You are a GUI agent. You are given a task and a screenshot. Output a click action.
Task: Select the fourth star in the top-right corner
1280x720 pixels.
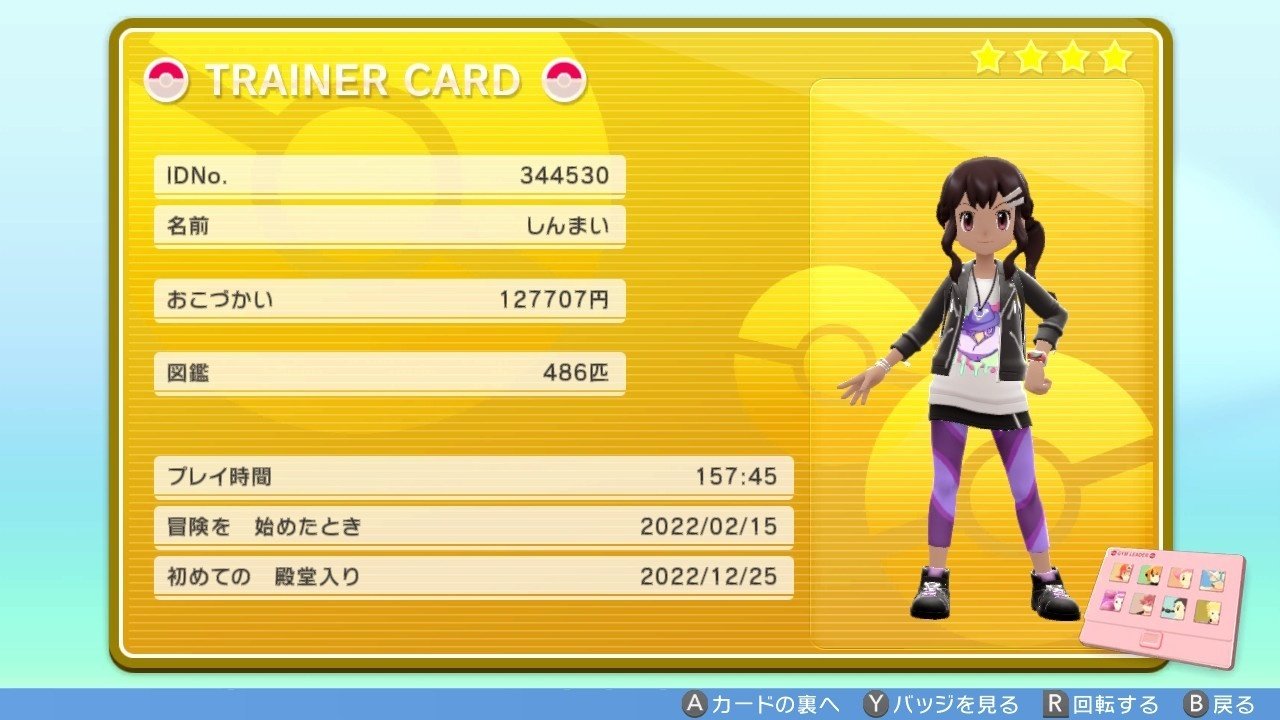[1114, 59]
